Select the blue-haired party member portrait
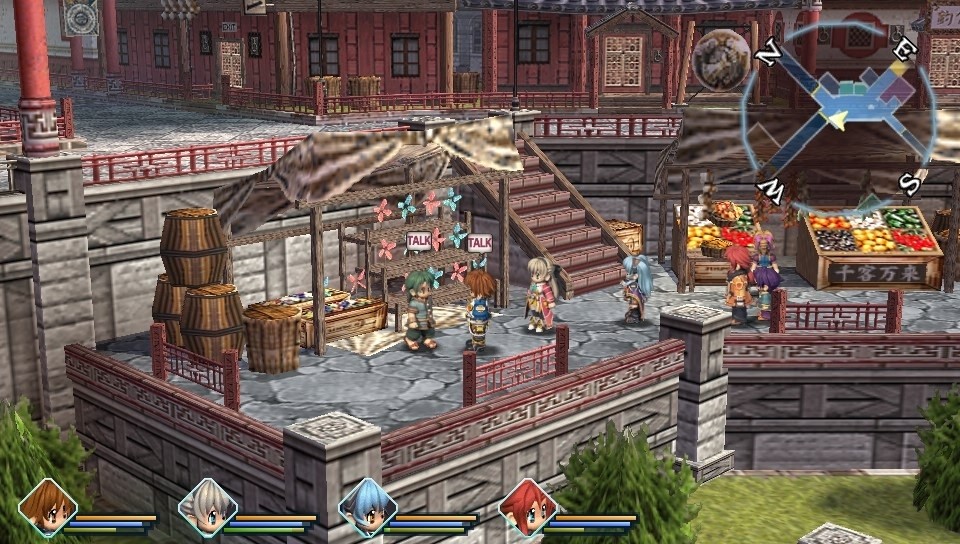Image resolution: width=960 pixels, height=544 pixels. tap(367, 508)
